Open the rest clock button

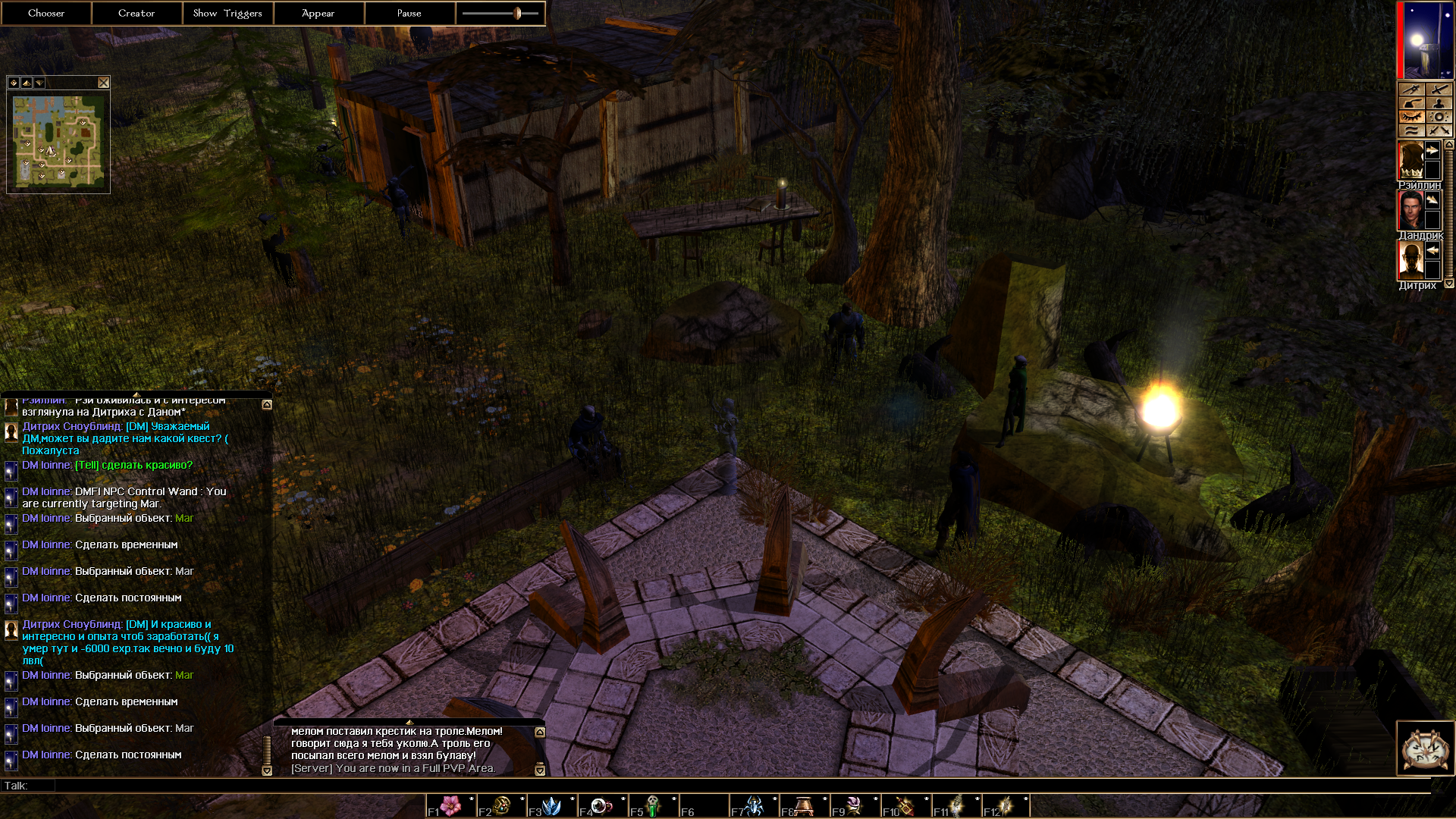pyautogui.click(x=1425, y=748)
